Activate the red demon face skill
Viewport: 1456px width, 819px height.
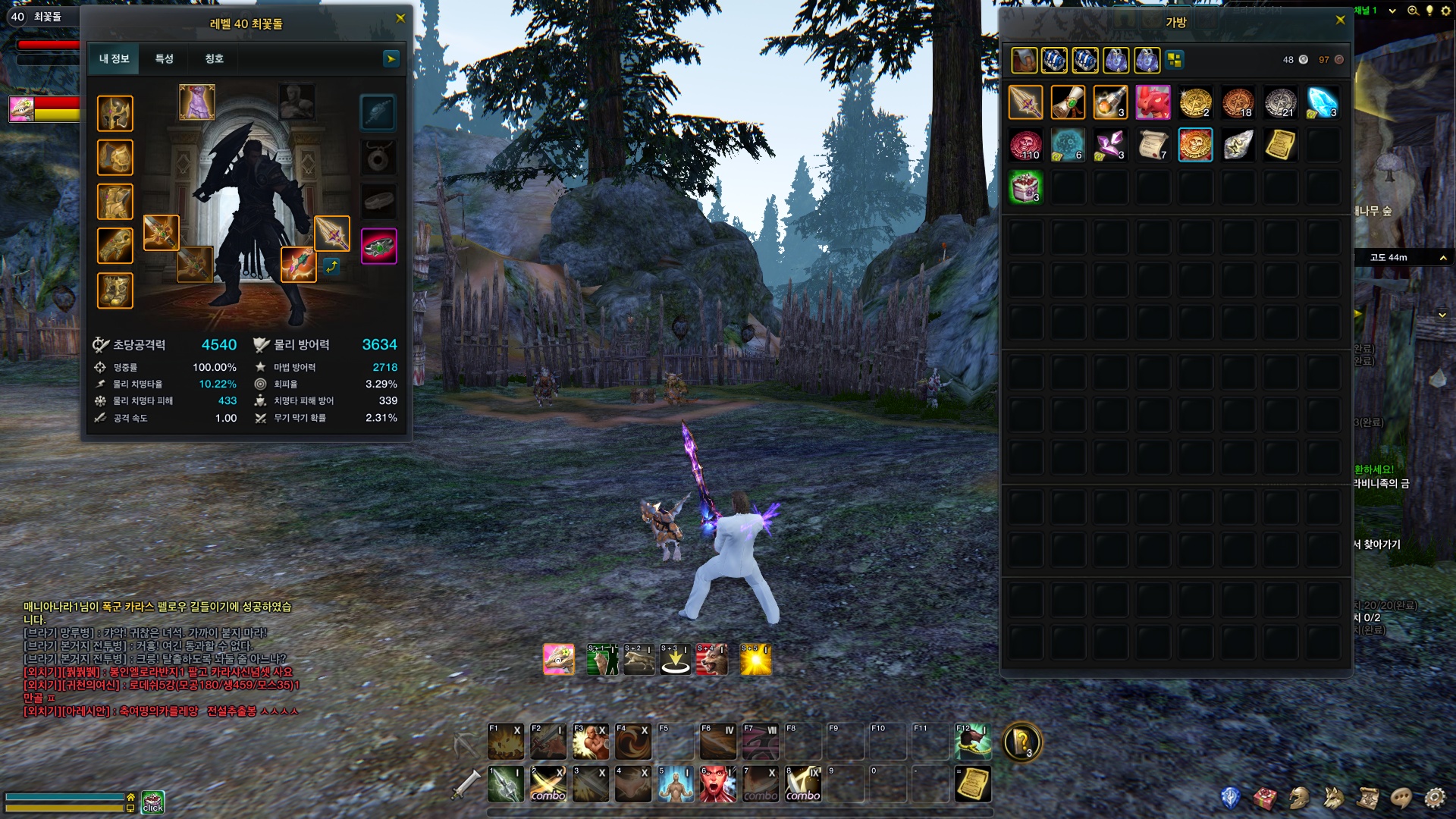pyautogui.click(x=717, y=784)
